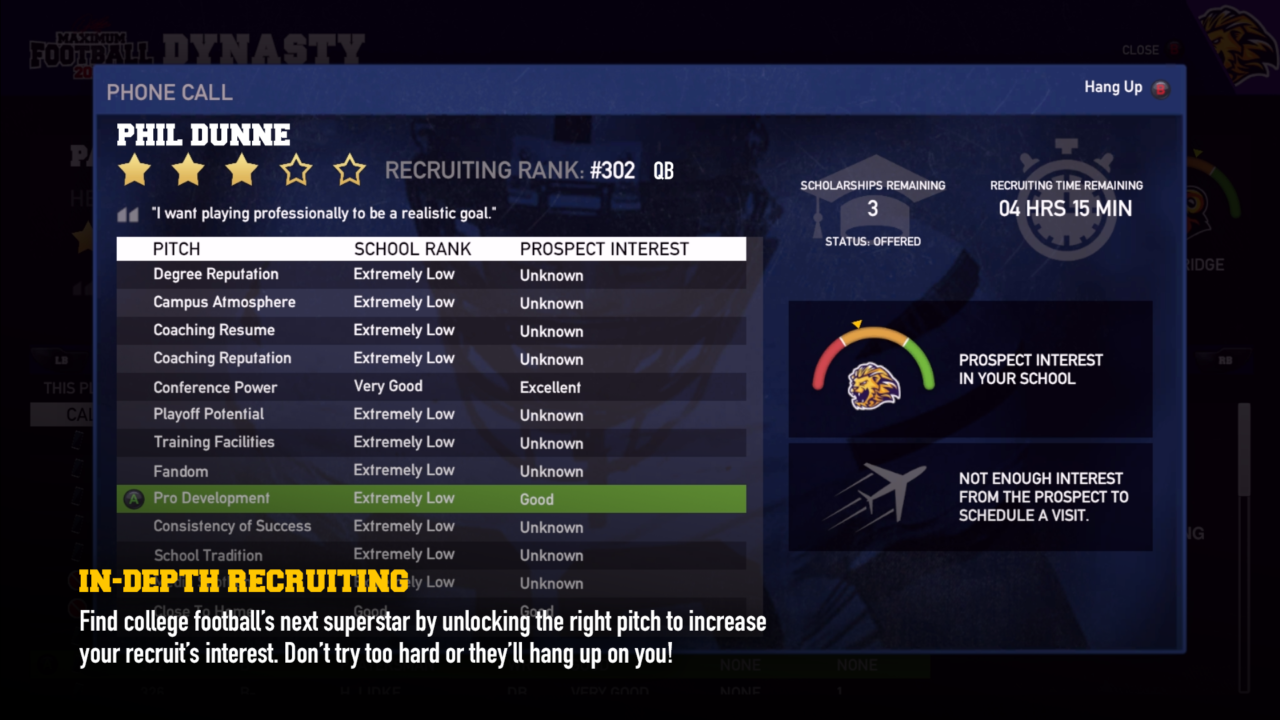
Task: Click the yellow marker on the interest gauge
Action: pyautogui.click(x=855, y=324)
